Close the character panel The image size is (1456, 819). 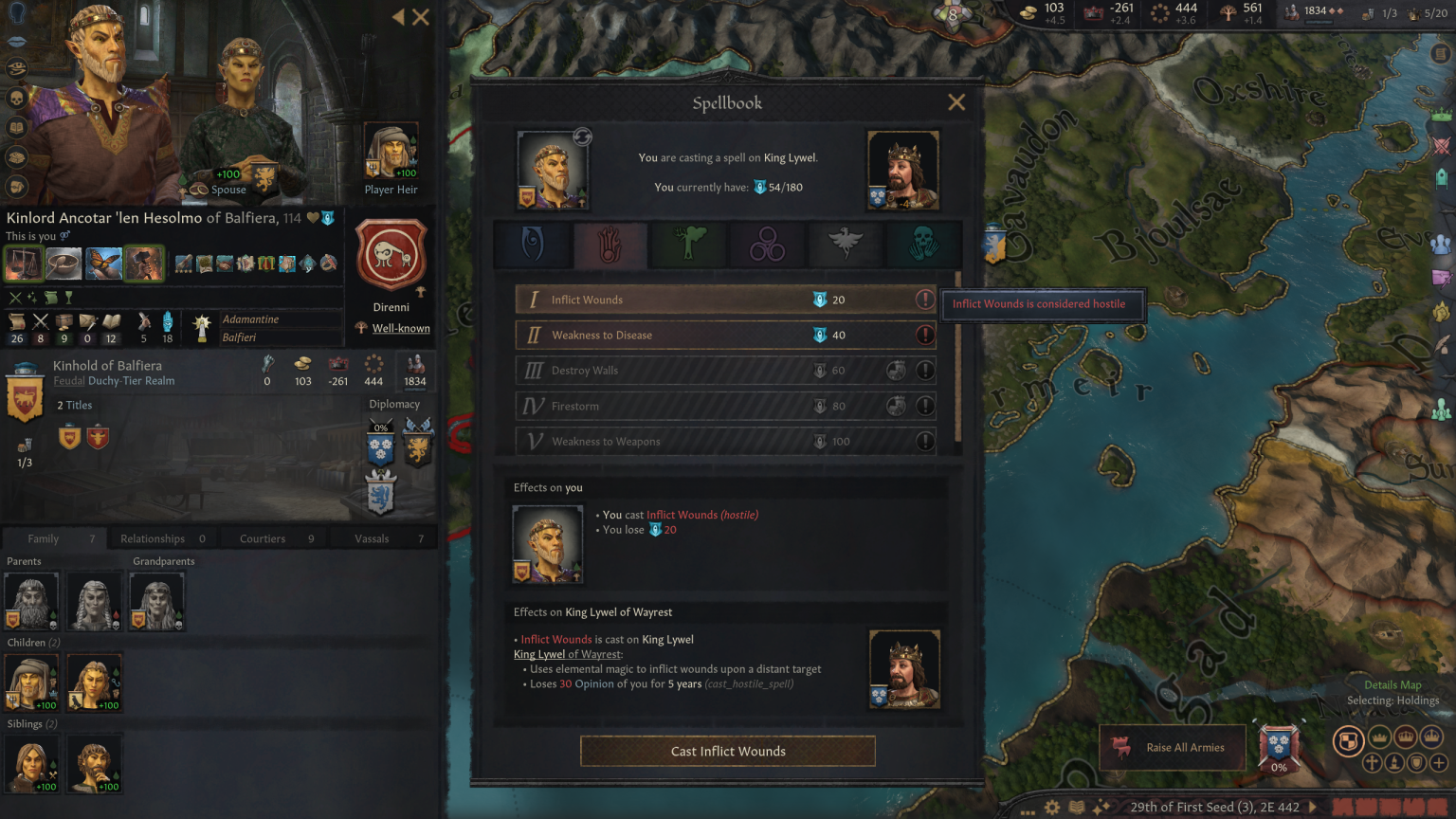(x=421, y=17)
